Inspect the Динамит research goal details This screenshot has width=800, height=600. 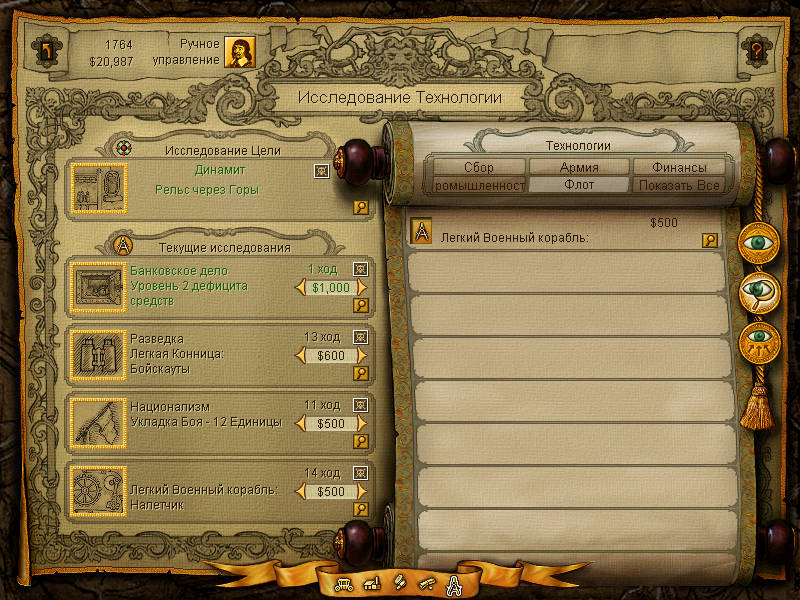[x=361, y=207]
